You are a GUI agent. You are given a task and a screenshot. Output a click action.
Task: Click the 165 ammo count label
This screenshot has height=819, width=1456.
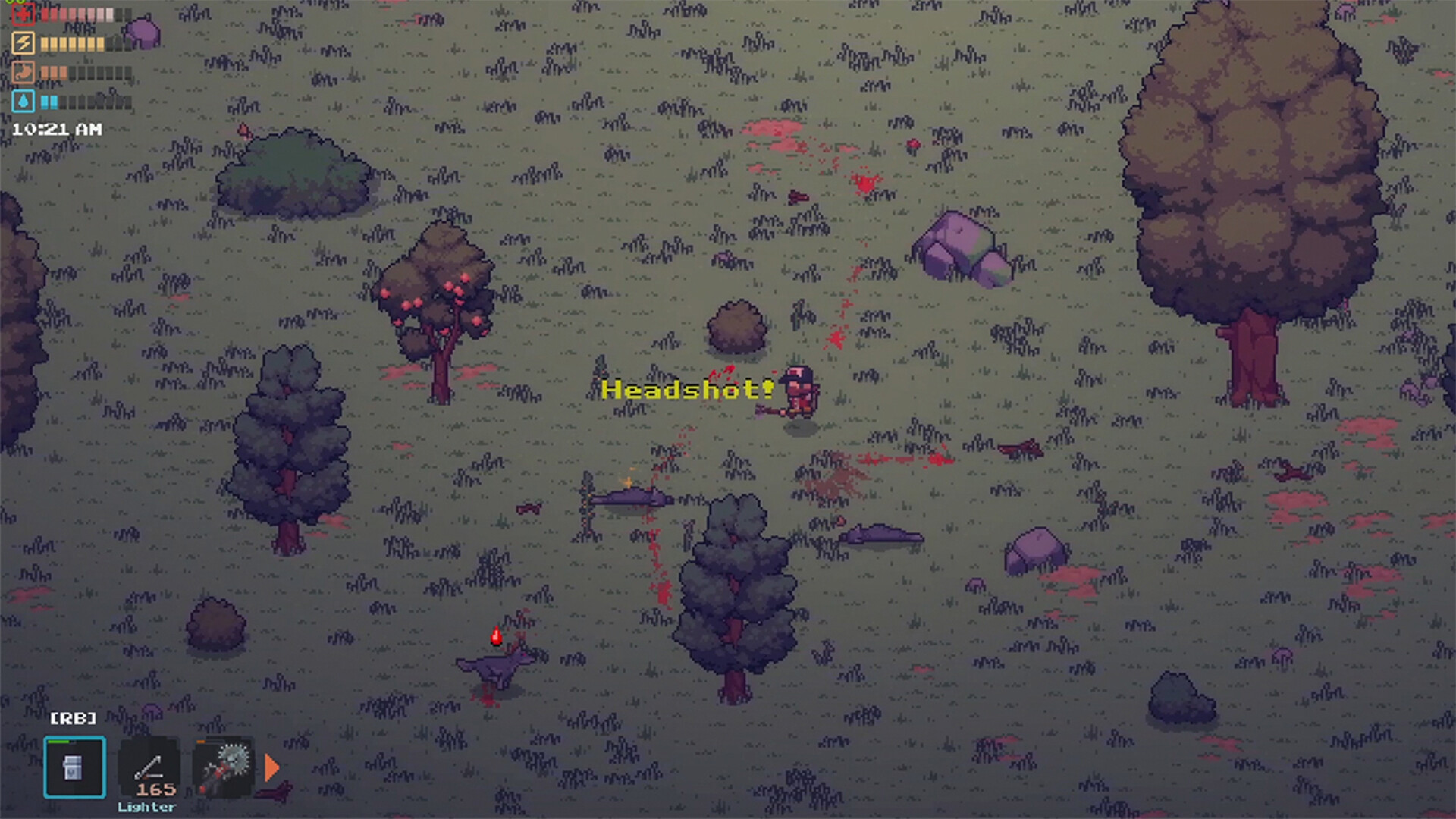(155, 790)
